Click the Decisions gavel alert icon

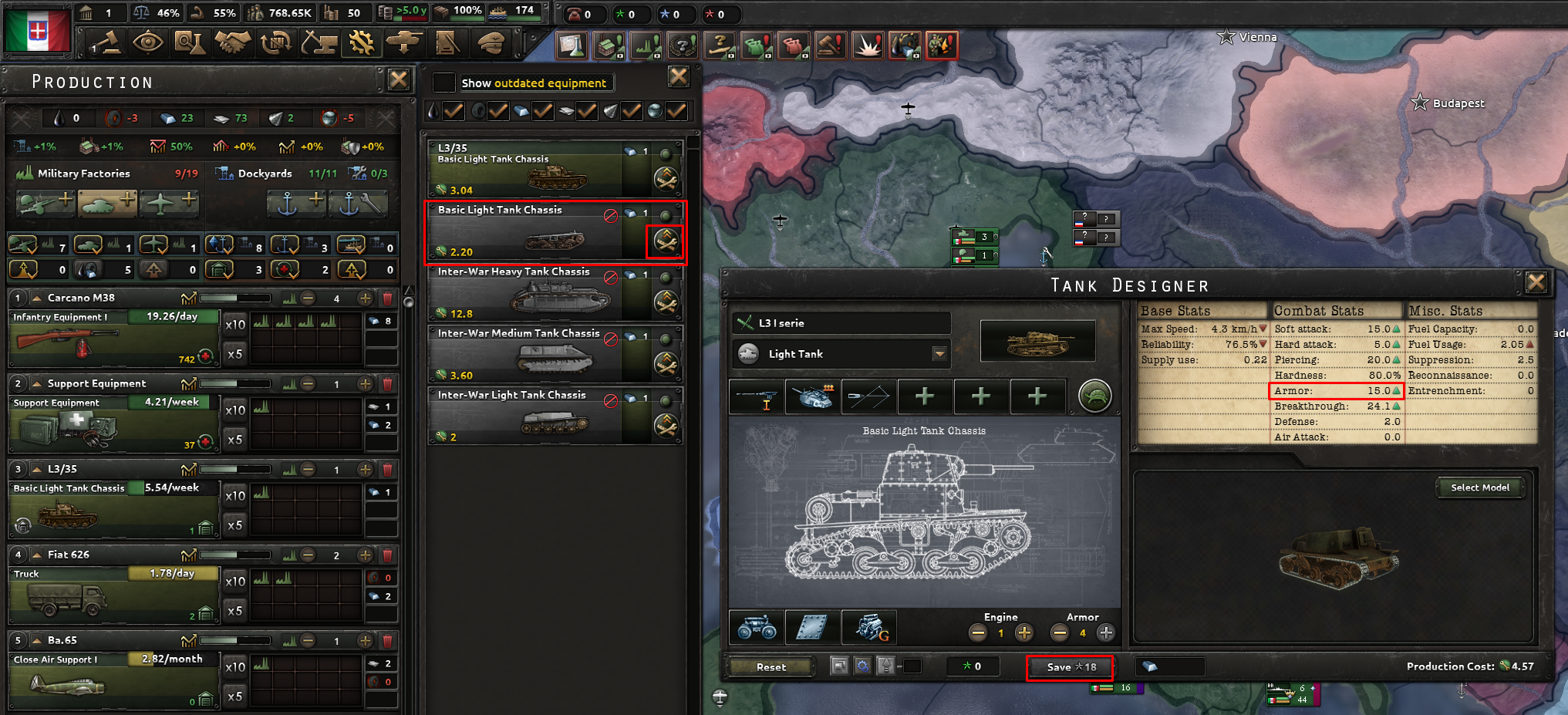click(x=831, y=45)
